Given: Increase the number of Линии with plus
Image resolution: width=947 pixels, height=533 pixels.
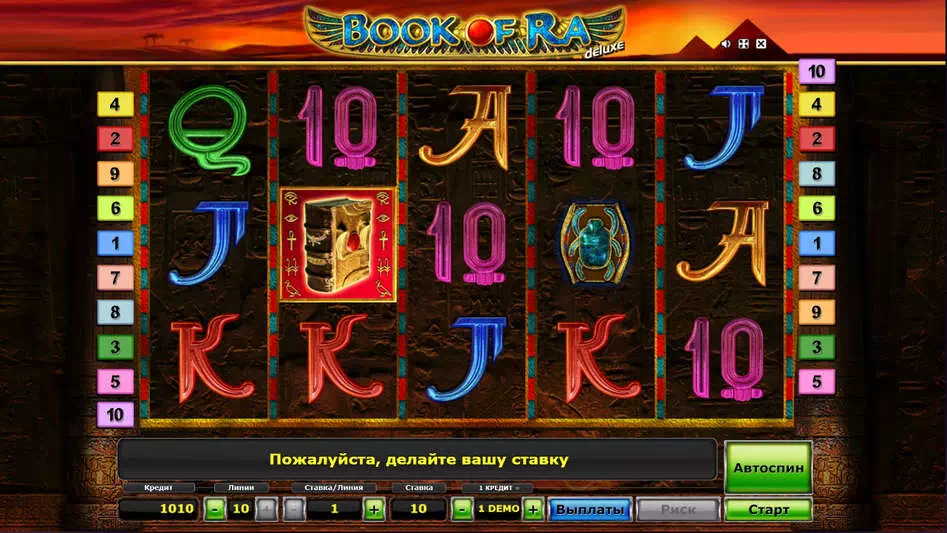Looking at the screenshot, I should pos(266,509).
